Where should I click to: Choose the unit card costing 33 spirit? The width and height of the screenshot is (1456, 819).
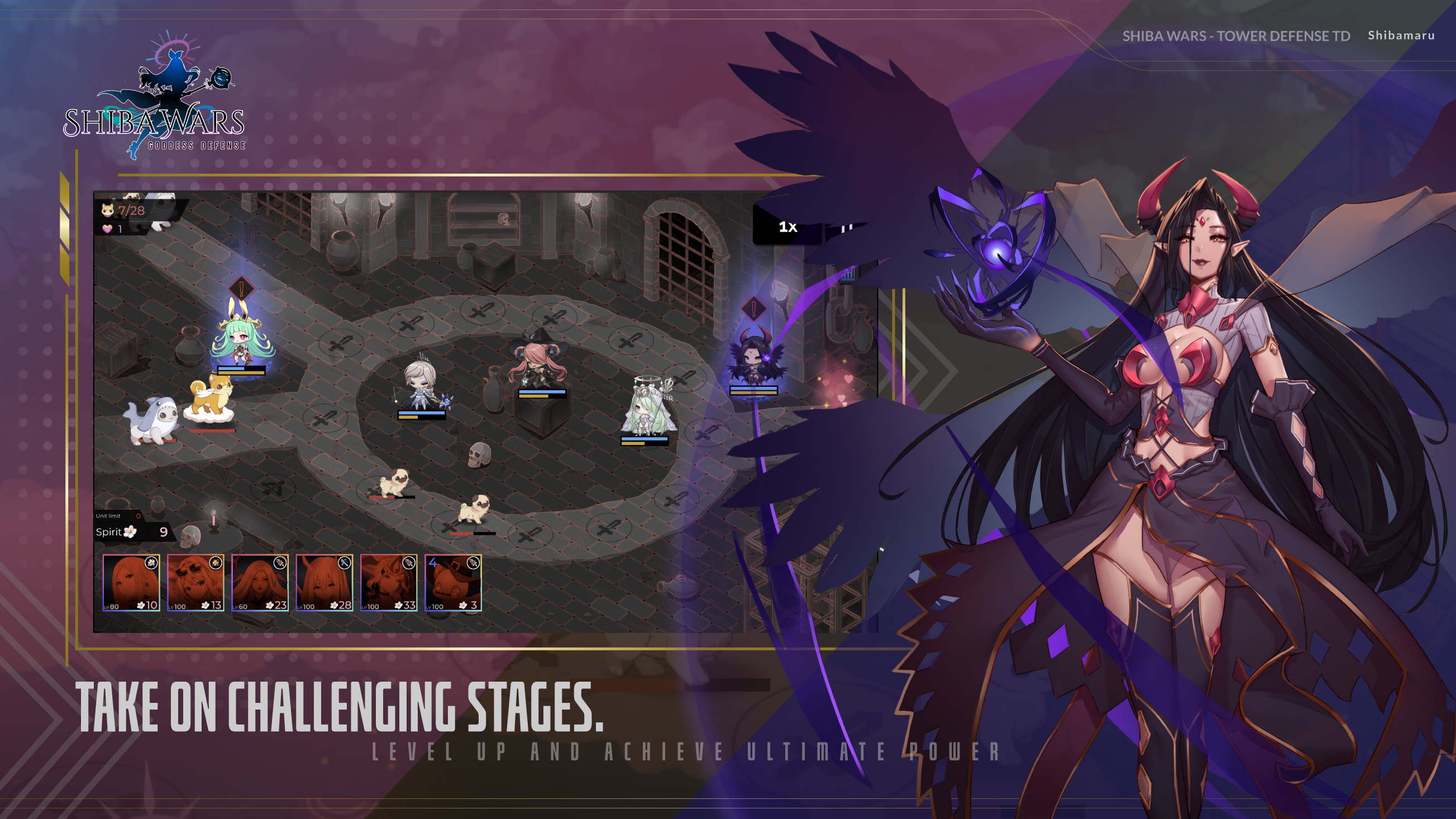tap(389, 582)
